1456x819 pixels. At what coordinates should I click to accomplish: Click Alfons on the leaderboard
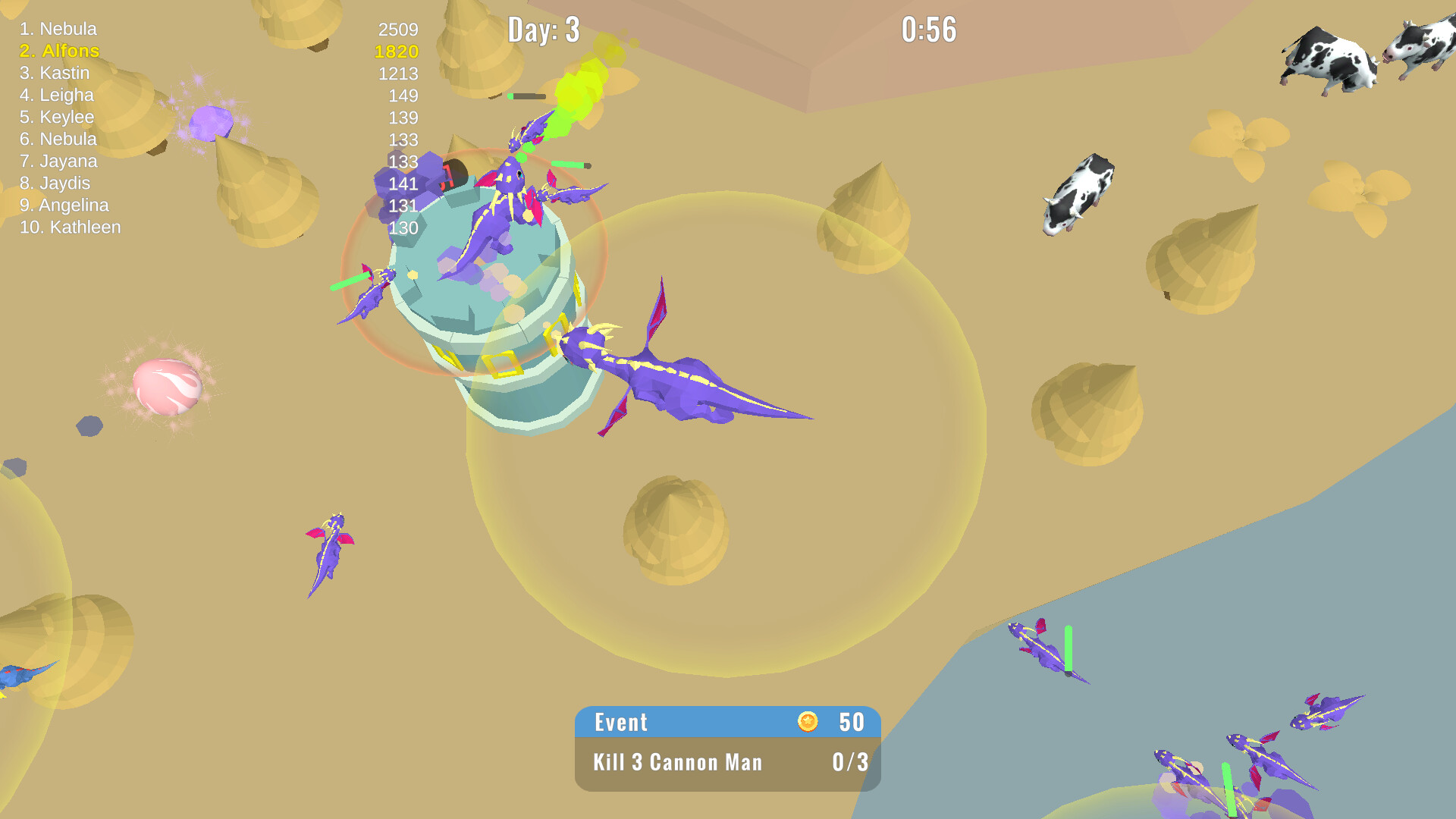coord(59,51)
